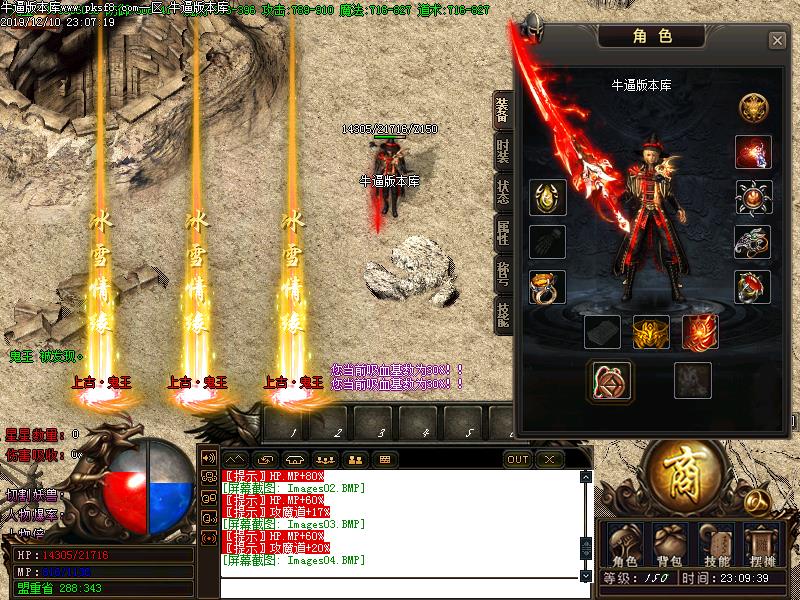Screen dimensions: 800x600
Task: Select the flaming red boots slot
Action: 700,332
